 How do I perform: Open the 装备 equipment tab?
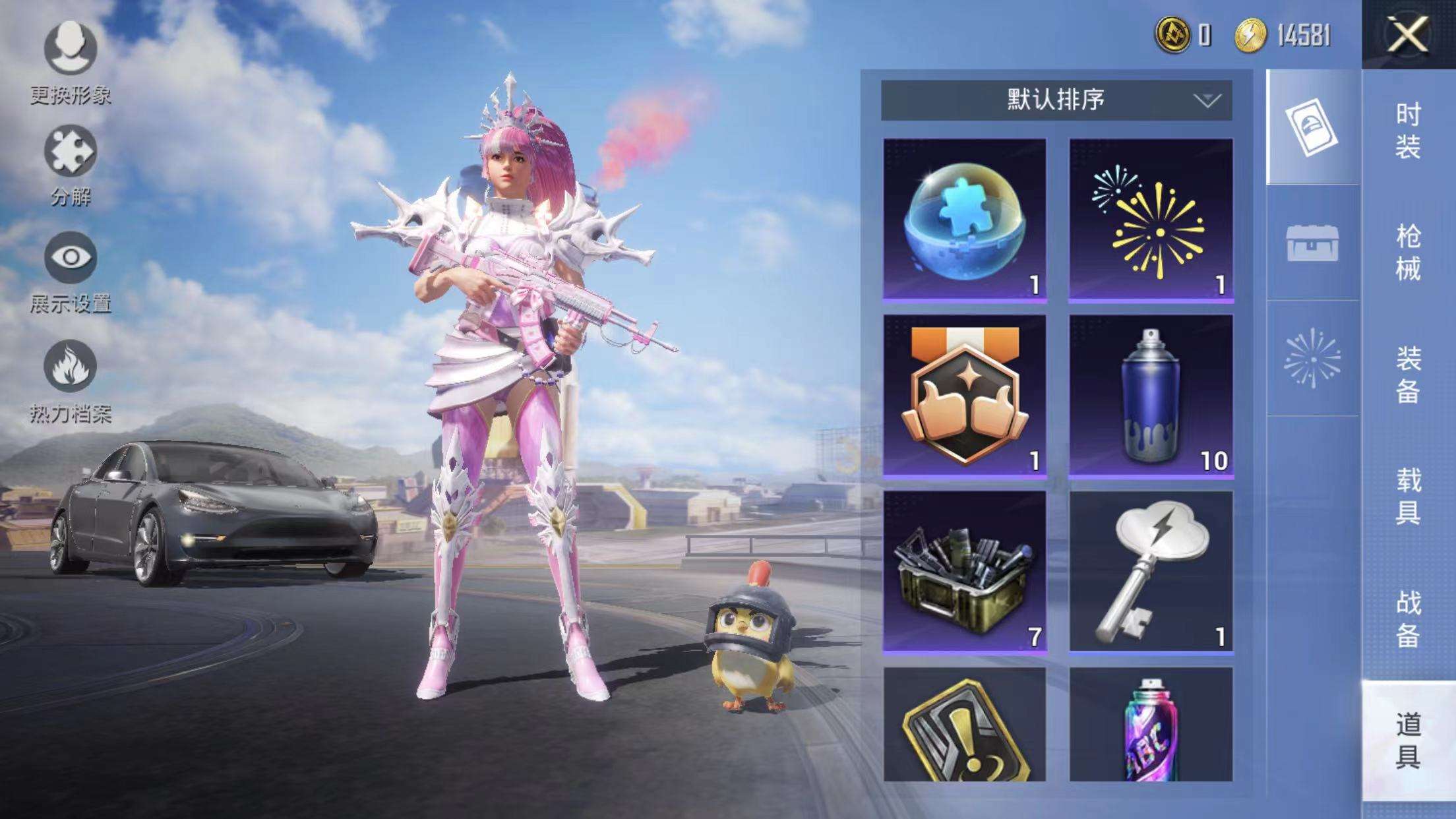coord(1408,375)
